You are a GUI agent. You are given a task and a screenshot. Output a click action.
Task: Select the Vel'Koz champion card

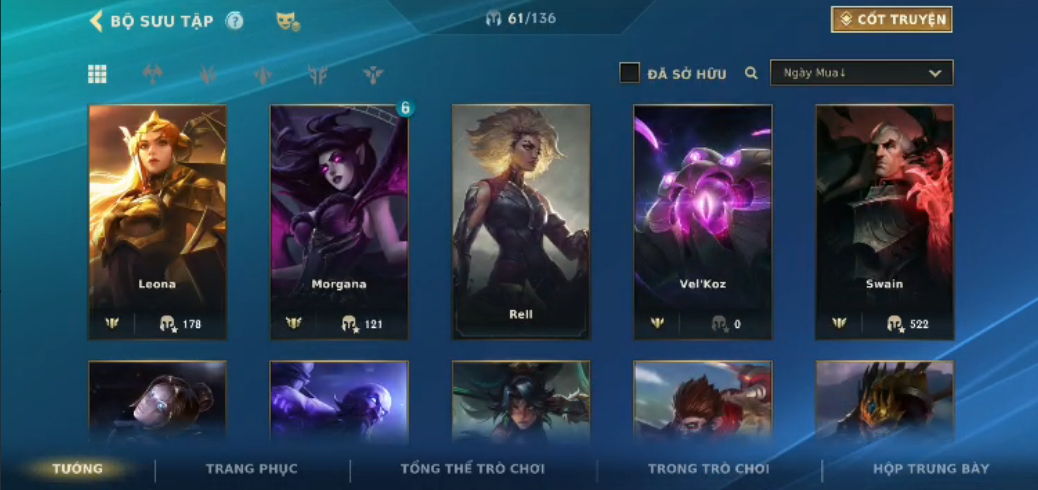pyautogui.click(x=702, y=222)
